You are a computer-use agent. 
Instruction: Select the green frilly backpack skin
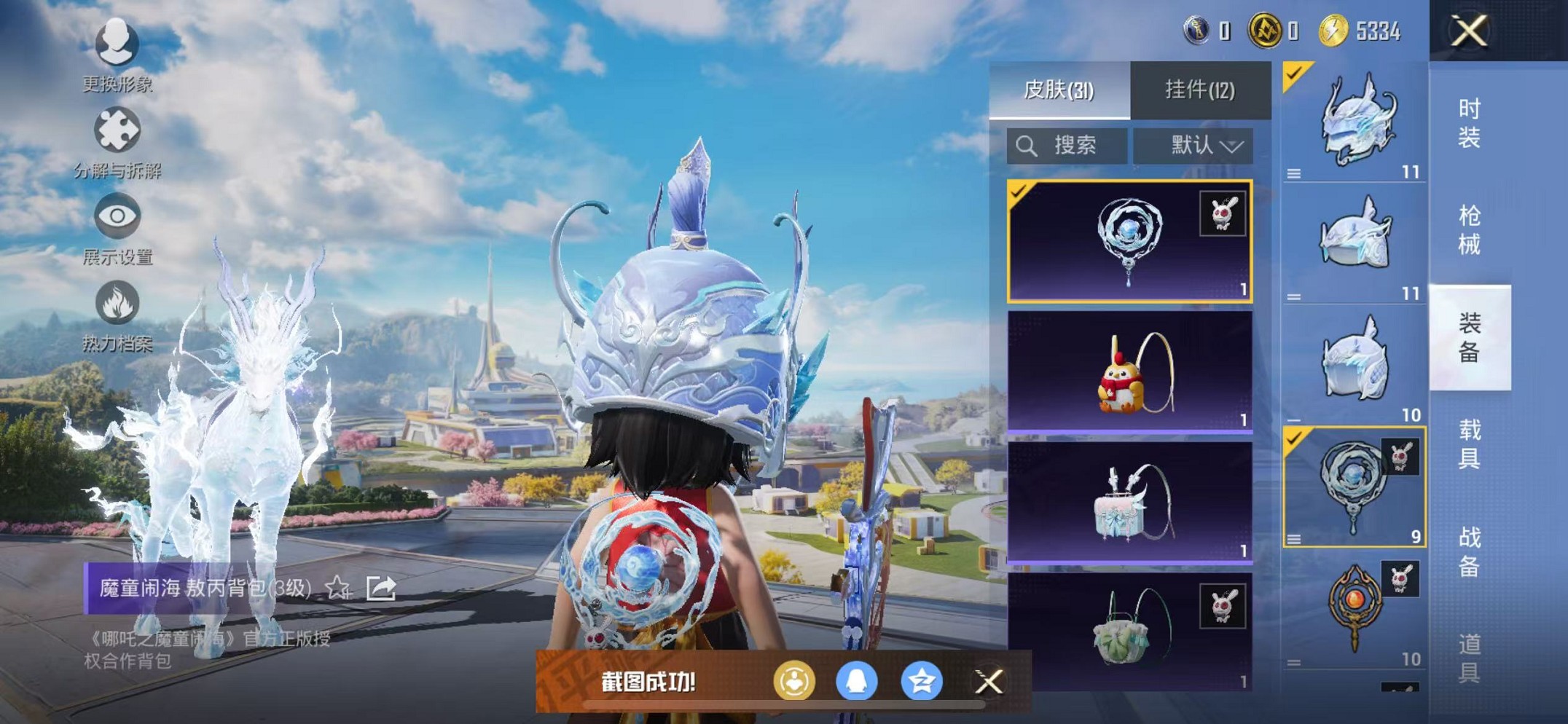[x=1129, y=631]
